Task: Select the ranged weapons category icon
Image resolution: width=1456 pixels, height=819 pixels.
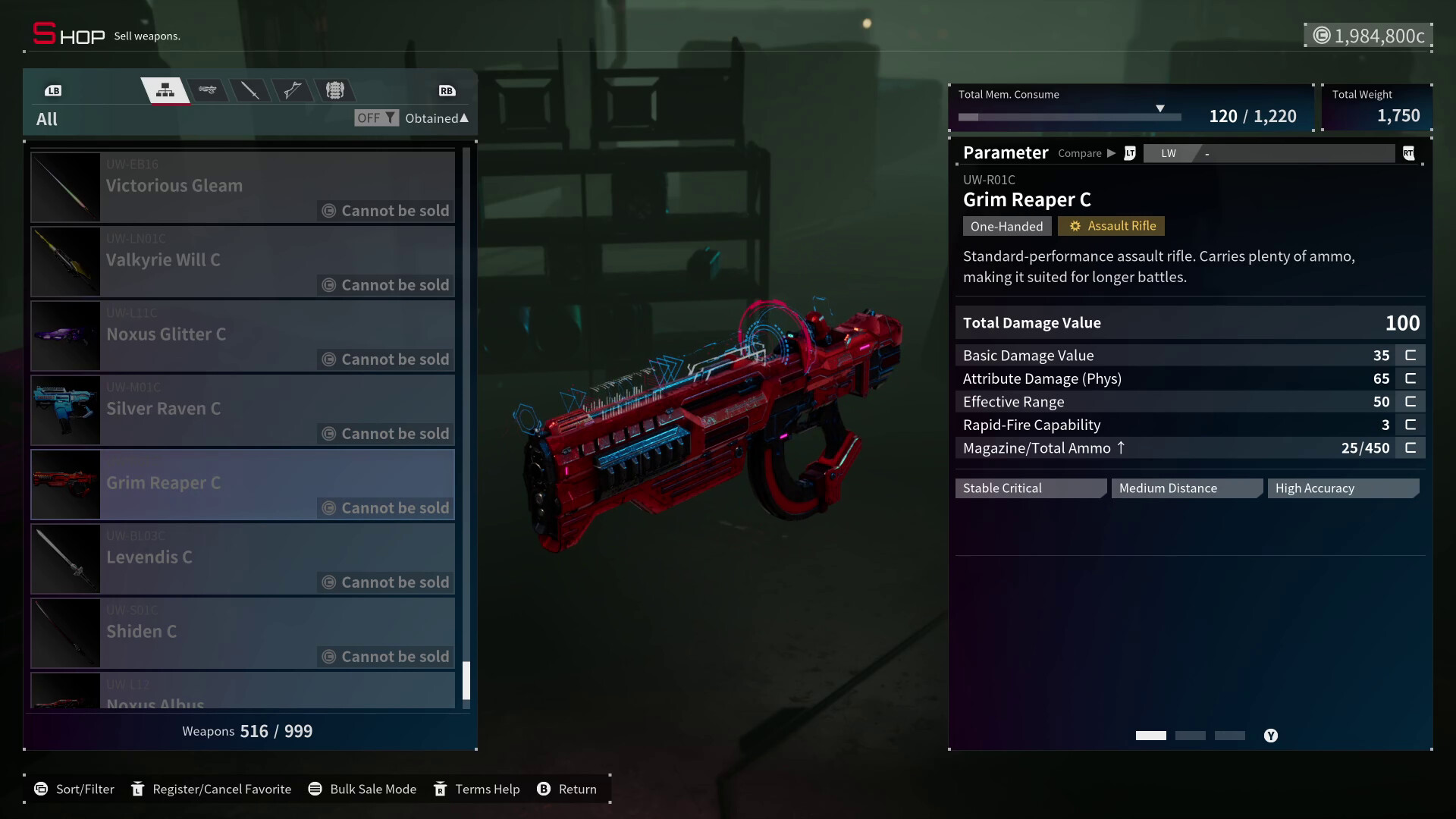Action: [x=208, y=89]
